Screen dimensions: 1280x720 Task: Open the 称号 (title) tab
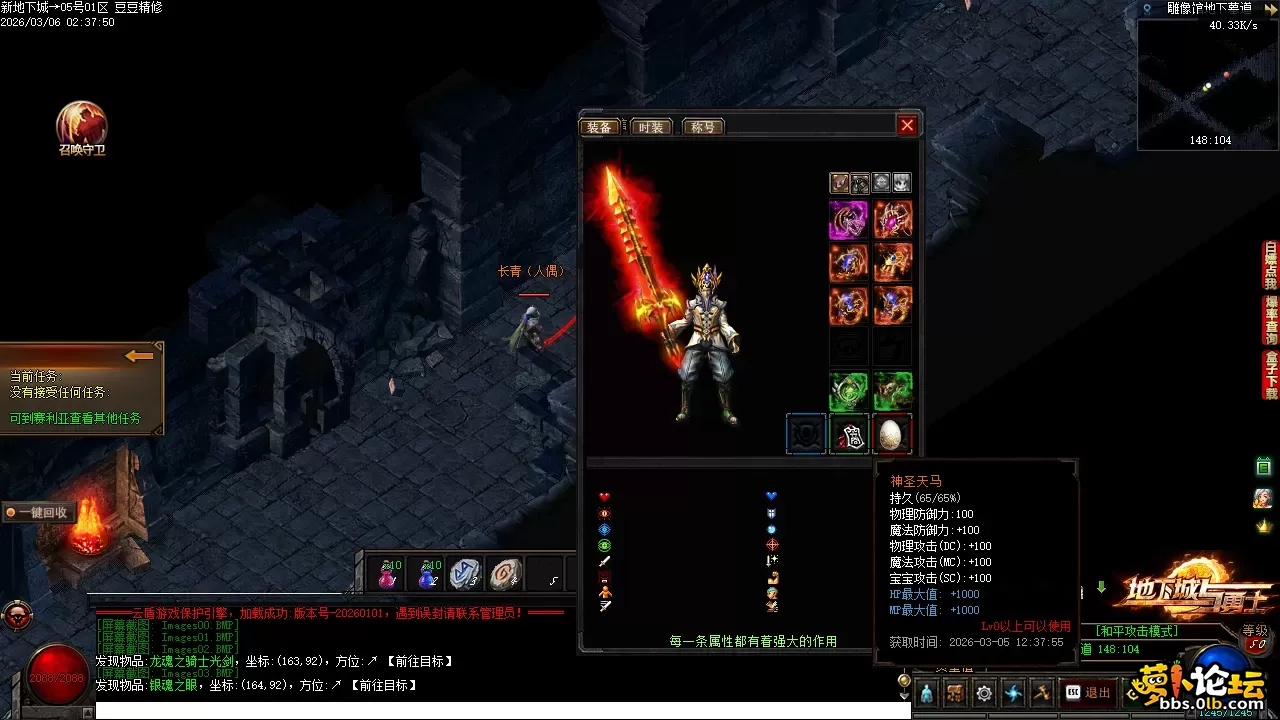click(703, 127)
